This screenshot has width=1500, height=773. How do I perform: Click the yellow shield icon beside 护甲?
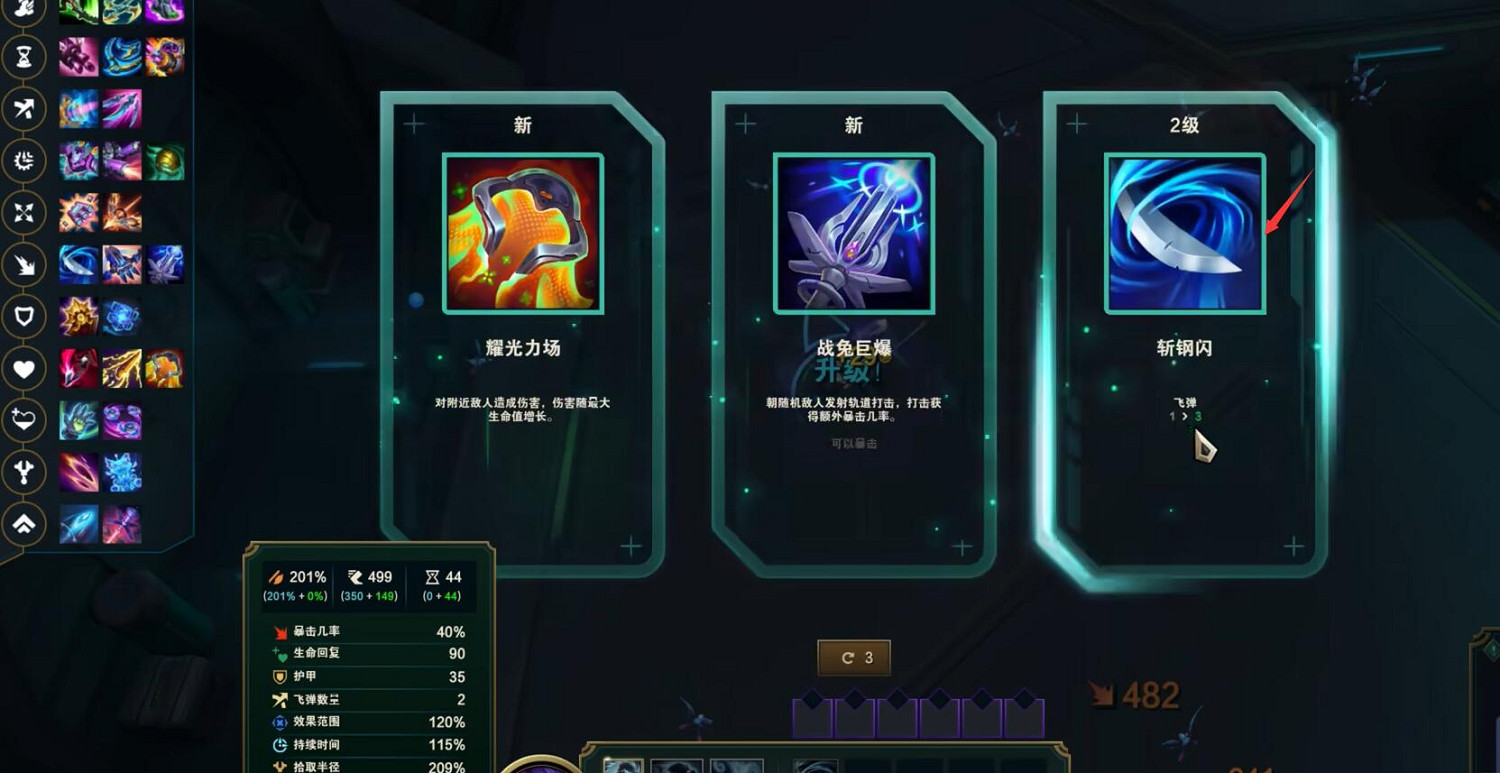(x=279, y=677)
